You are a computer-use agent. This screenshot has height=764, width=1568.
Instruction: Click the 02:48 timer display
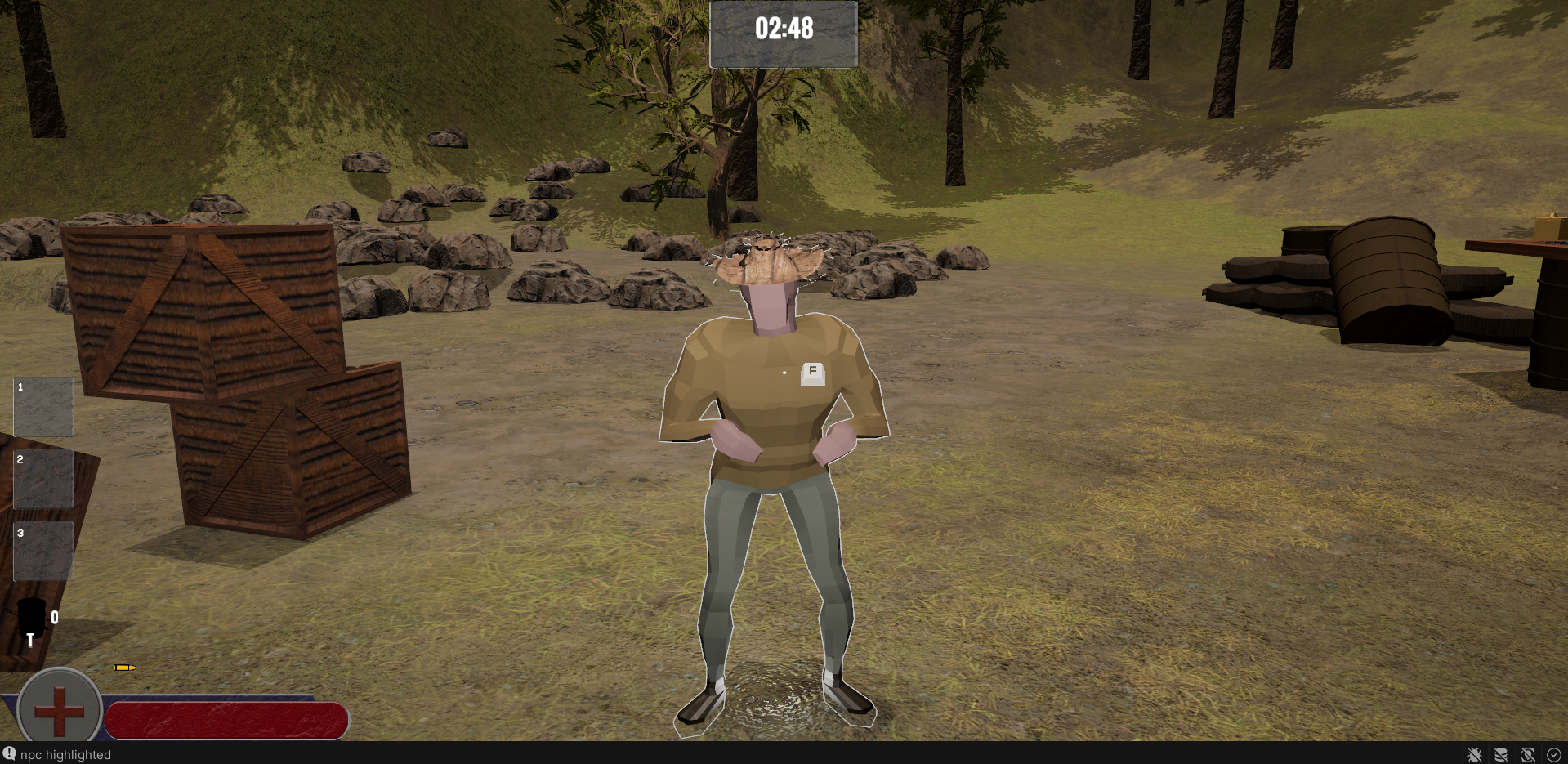(x=784, y=27)
